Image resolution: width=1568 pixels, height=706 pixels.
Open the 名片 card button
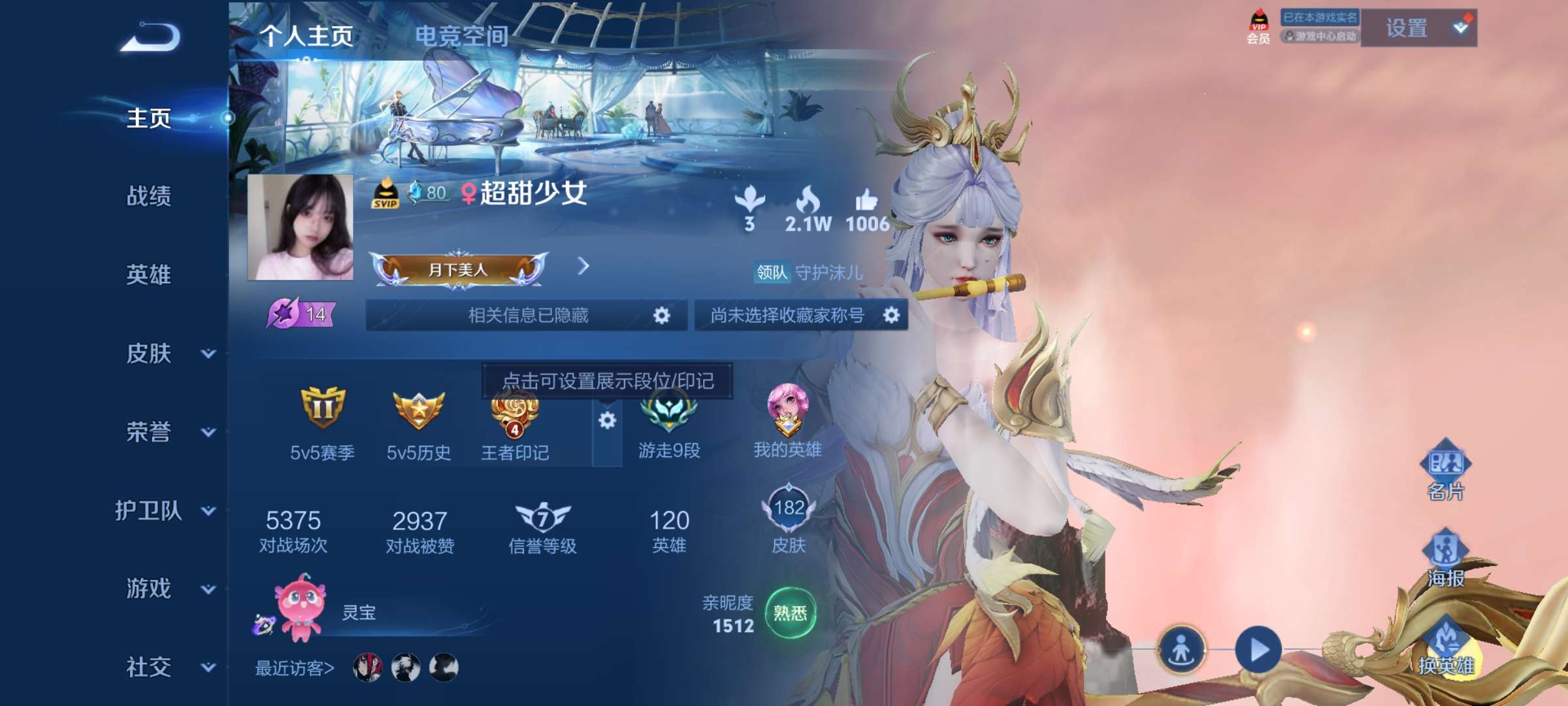[1445, 470]
